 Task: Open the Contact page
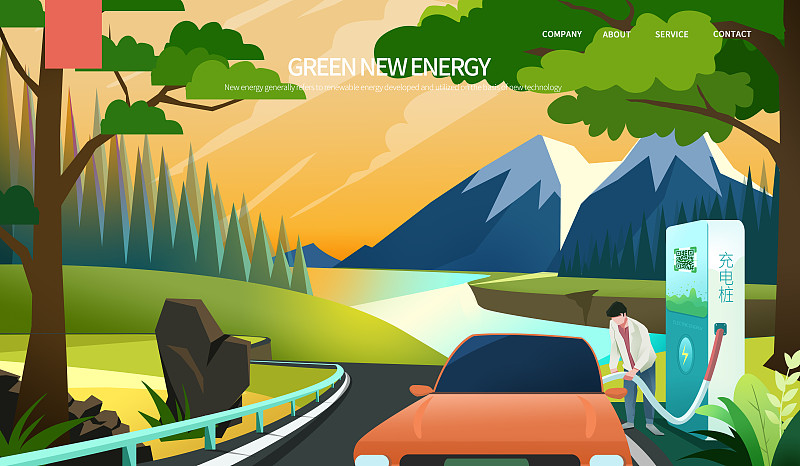tap(732, 34)
